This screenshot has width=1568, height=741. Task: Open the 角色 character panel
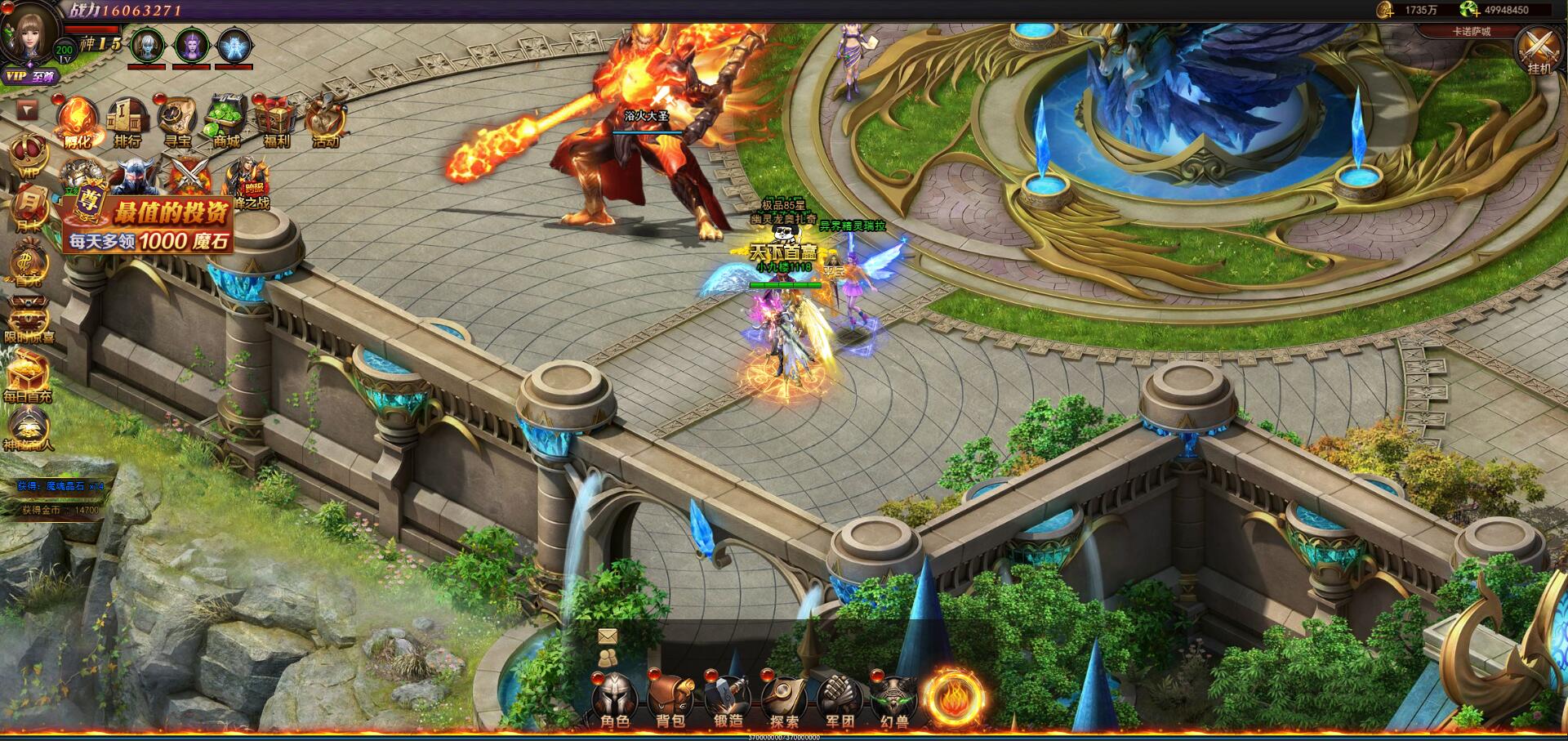614,700
